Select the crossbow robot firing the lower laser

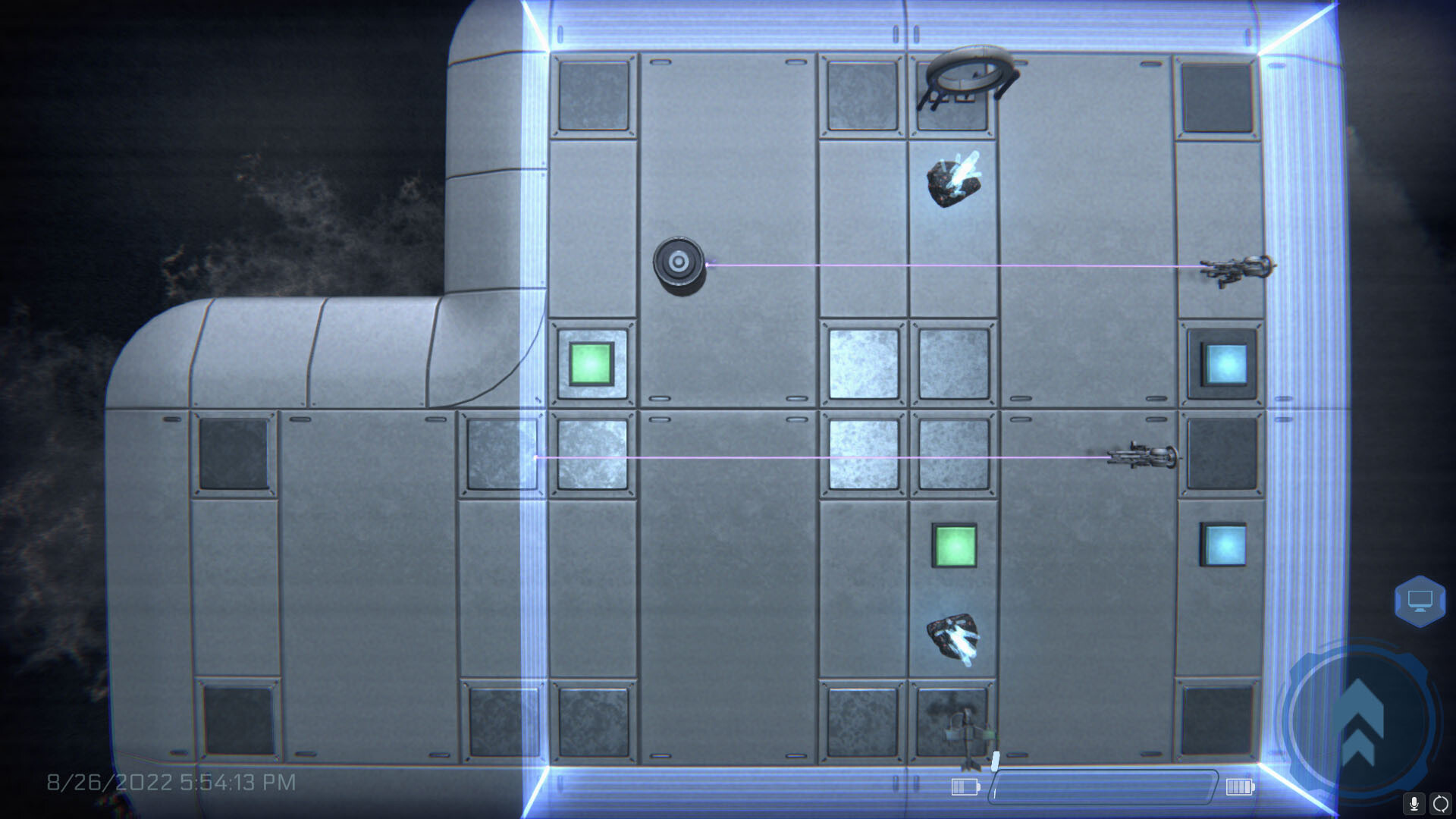1142,457
